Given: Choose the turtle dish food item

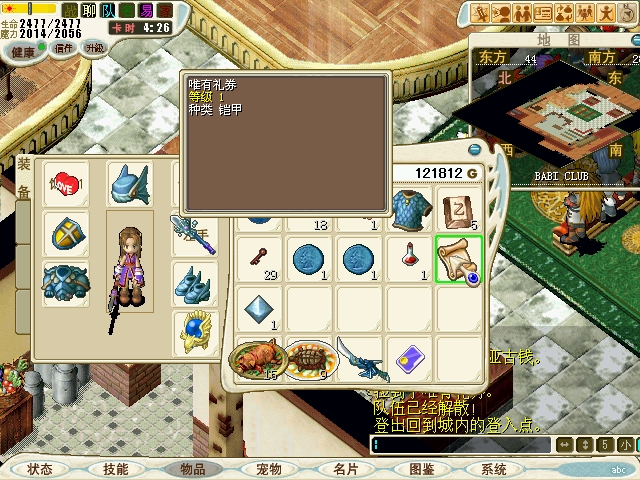Looking at the screenshot, I should 311,359.
